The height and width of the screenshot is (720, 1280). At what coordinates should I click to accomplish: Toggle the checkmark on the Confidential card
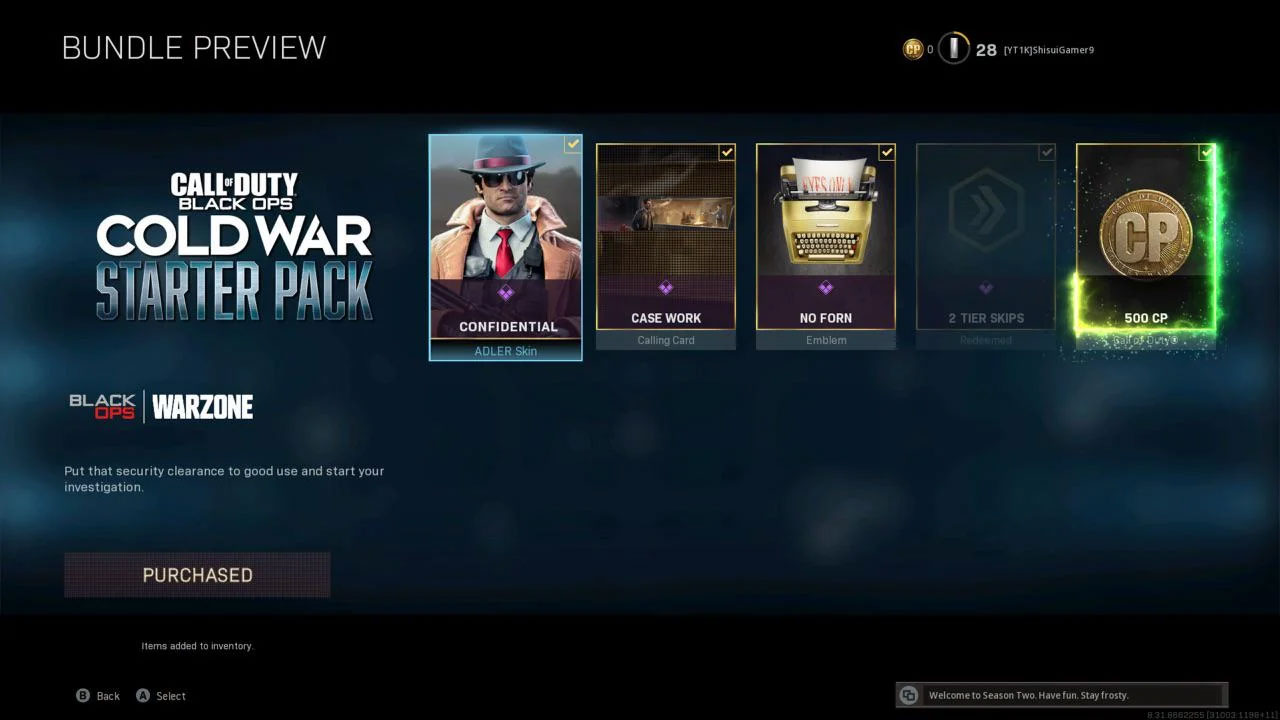[572, 144]
